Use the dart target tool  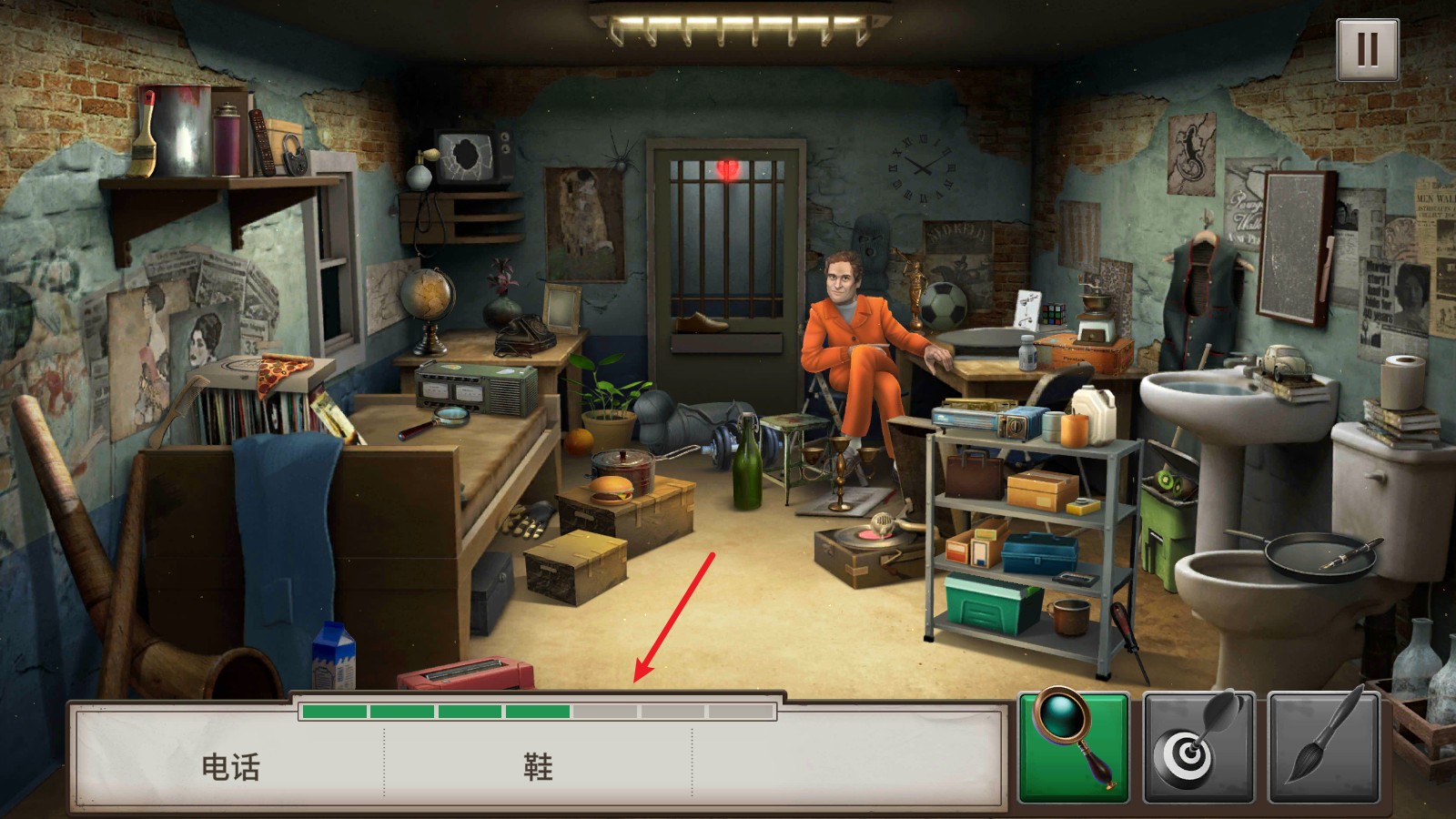click(x=1198, y=746)
